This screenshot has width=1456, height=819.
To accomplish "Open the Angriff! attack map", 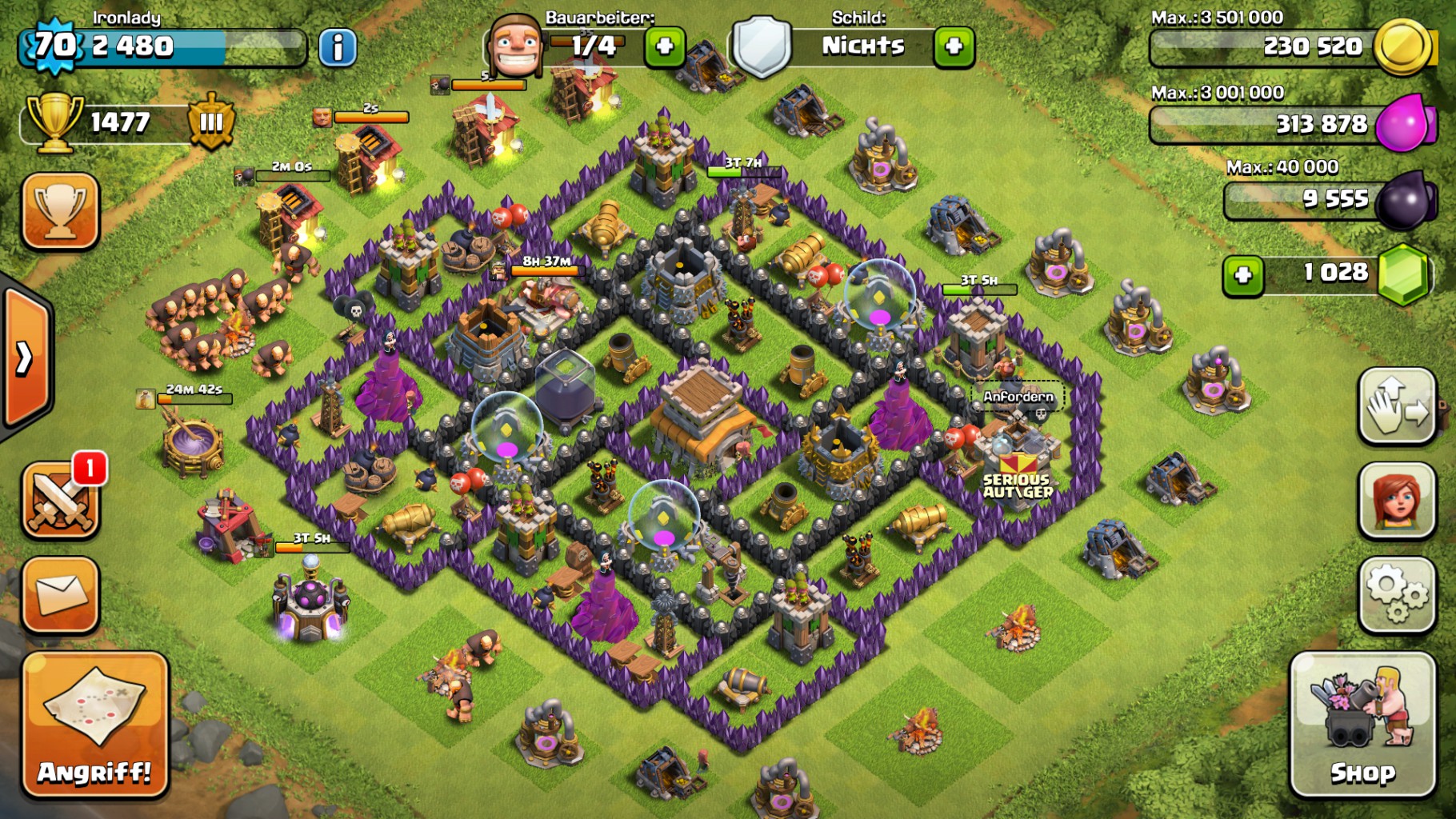I will [x=95, y=725].
